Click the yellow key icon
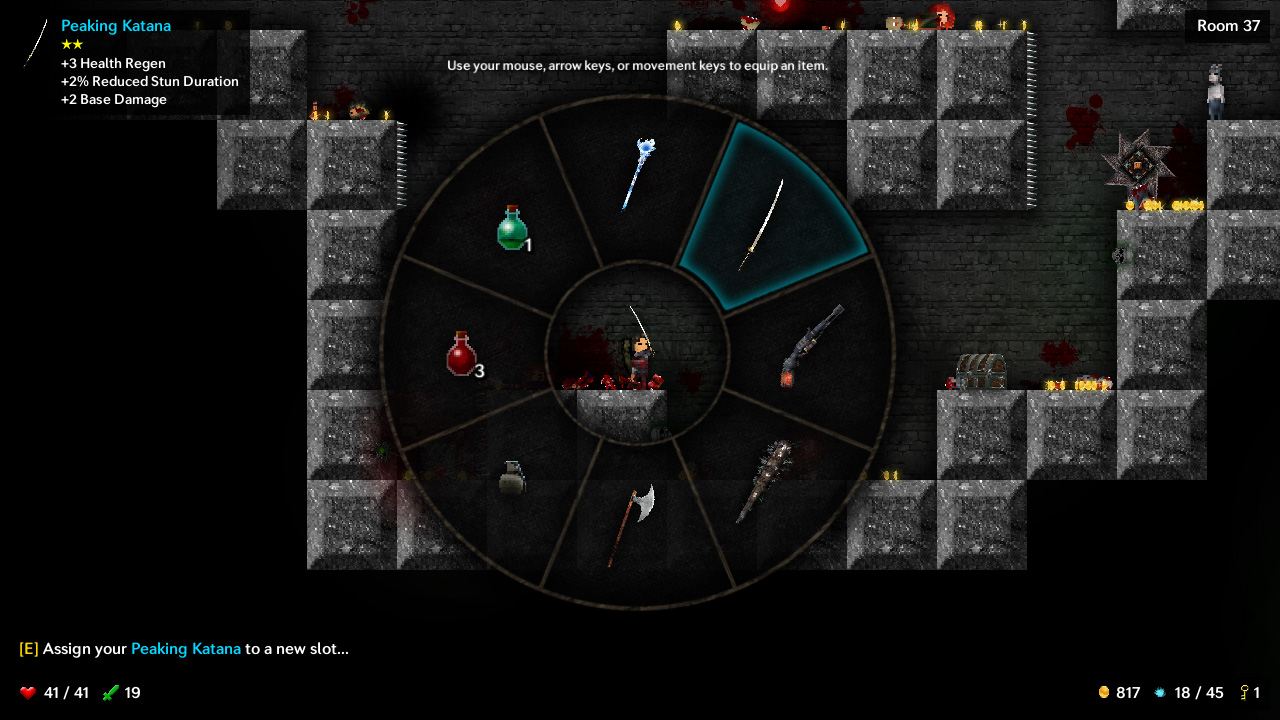This screenshot has width=1280, height=720. click(1243, 692)
